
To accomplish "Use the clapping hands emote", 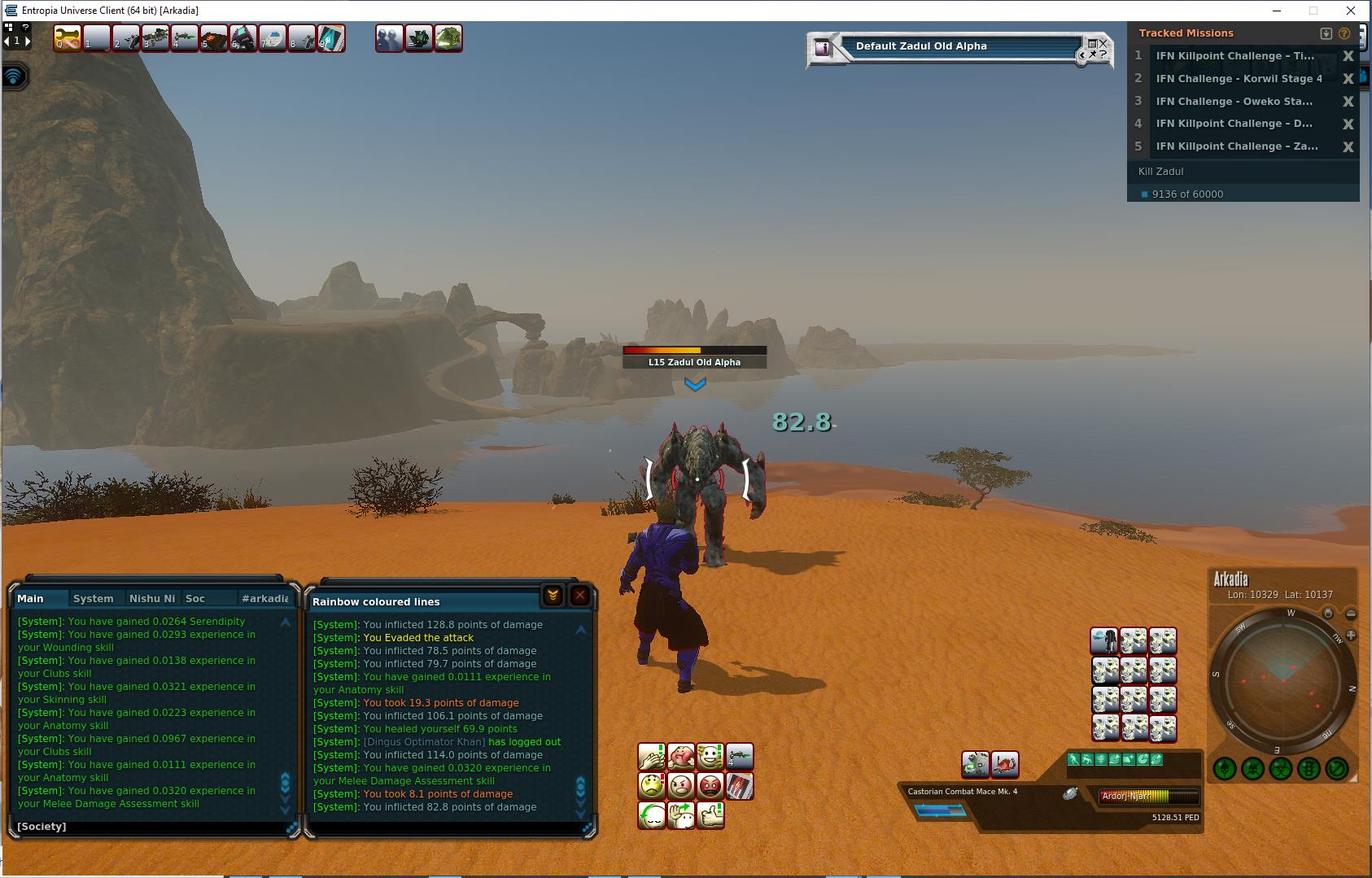I will (x=651, y=757).
